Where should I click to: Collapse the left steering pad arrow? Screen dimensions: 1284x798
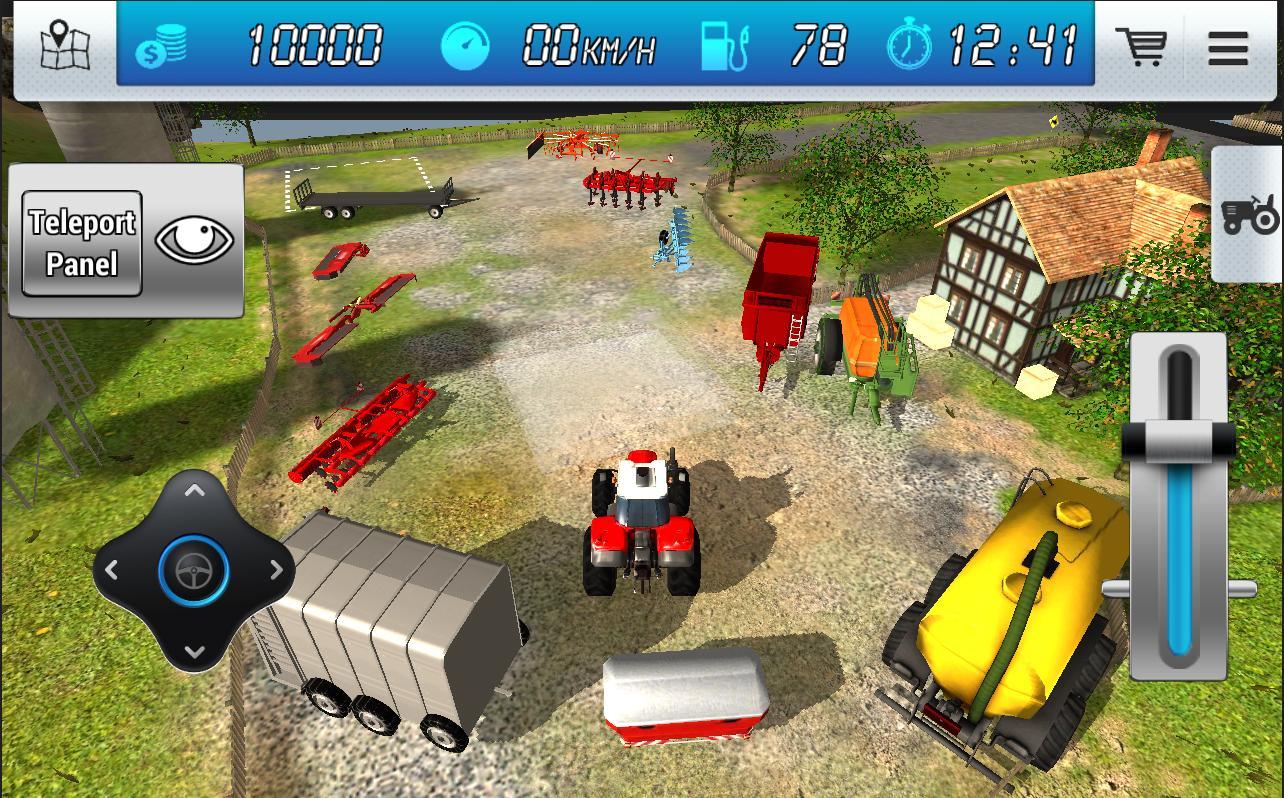coord(112,570)
